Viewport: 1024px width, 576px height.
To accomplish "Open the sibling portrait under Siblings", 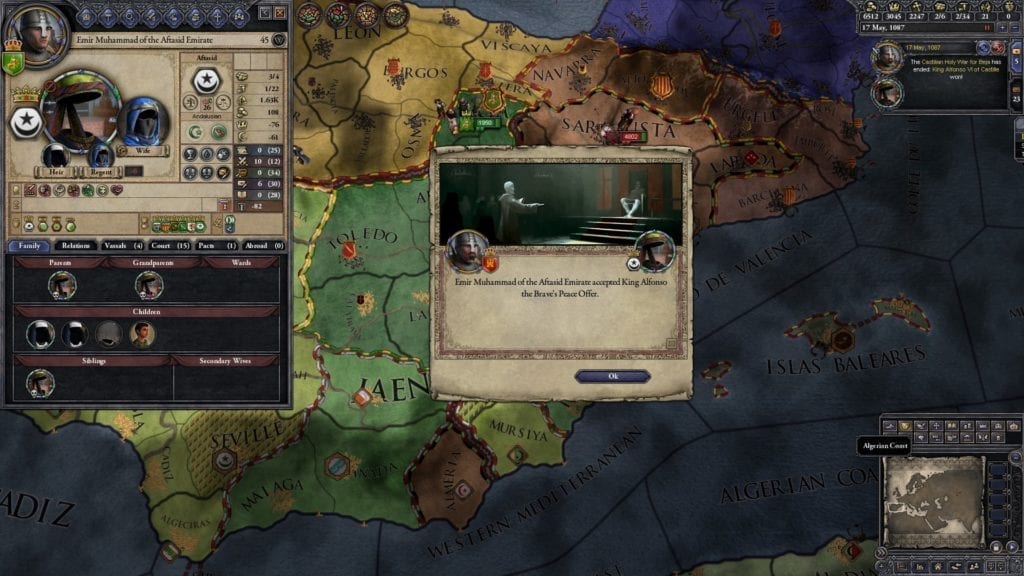I will point(40,382).
